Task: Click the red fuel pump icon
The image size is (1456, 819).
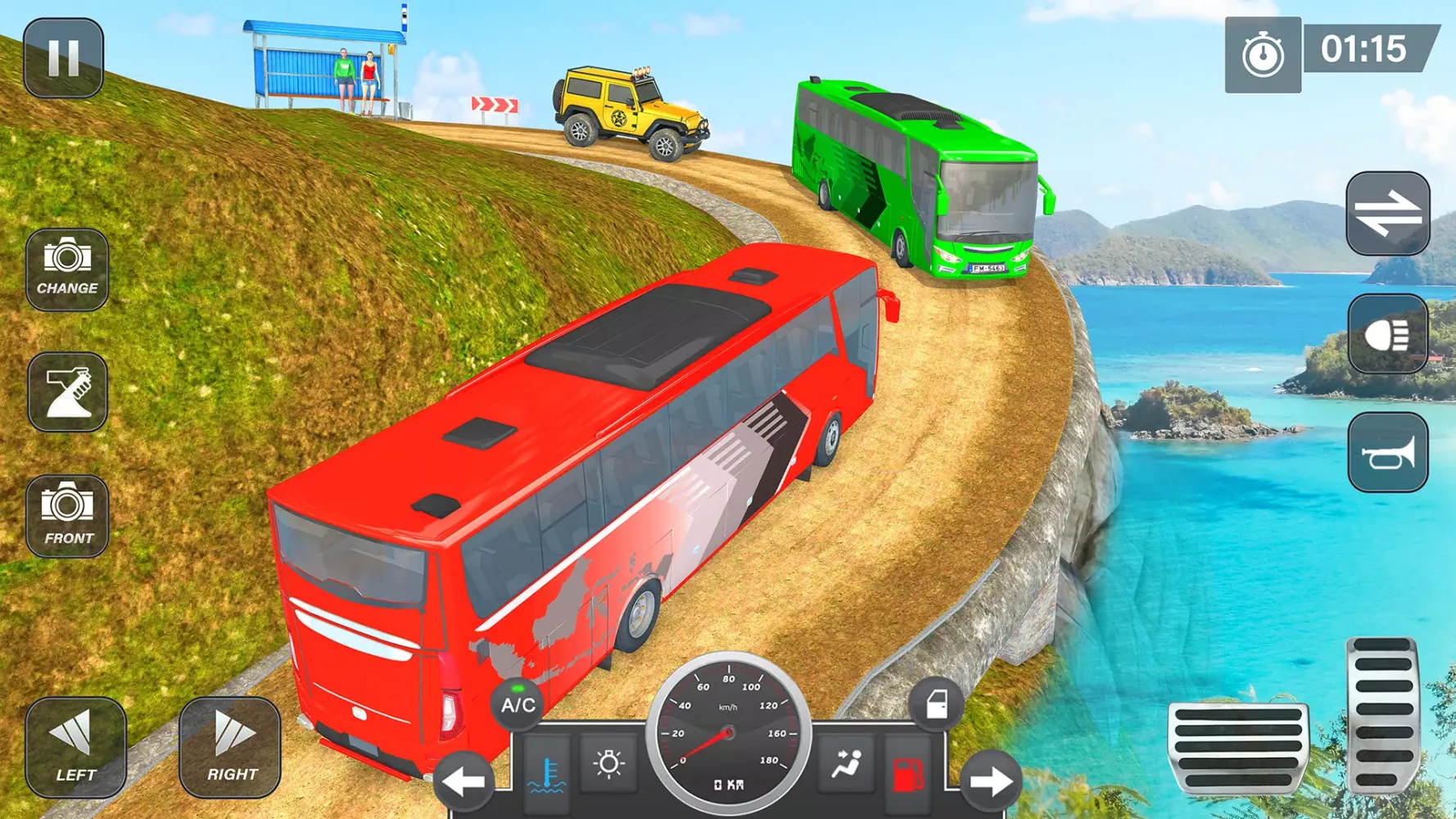Action: 907,773
